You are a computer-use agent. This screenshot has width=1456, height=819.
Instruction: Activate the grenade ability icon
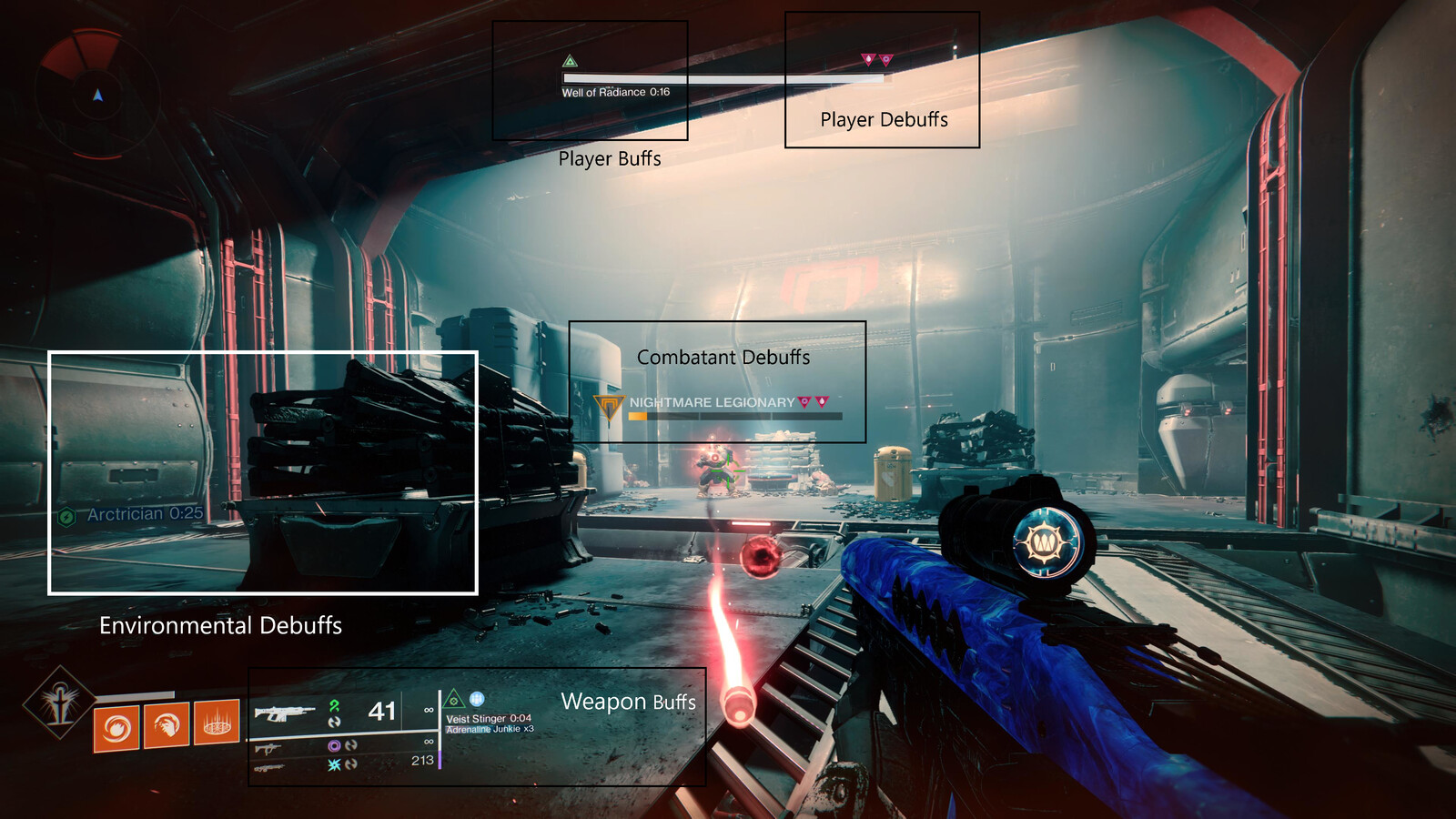116,727
